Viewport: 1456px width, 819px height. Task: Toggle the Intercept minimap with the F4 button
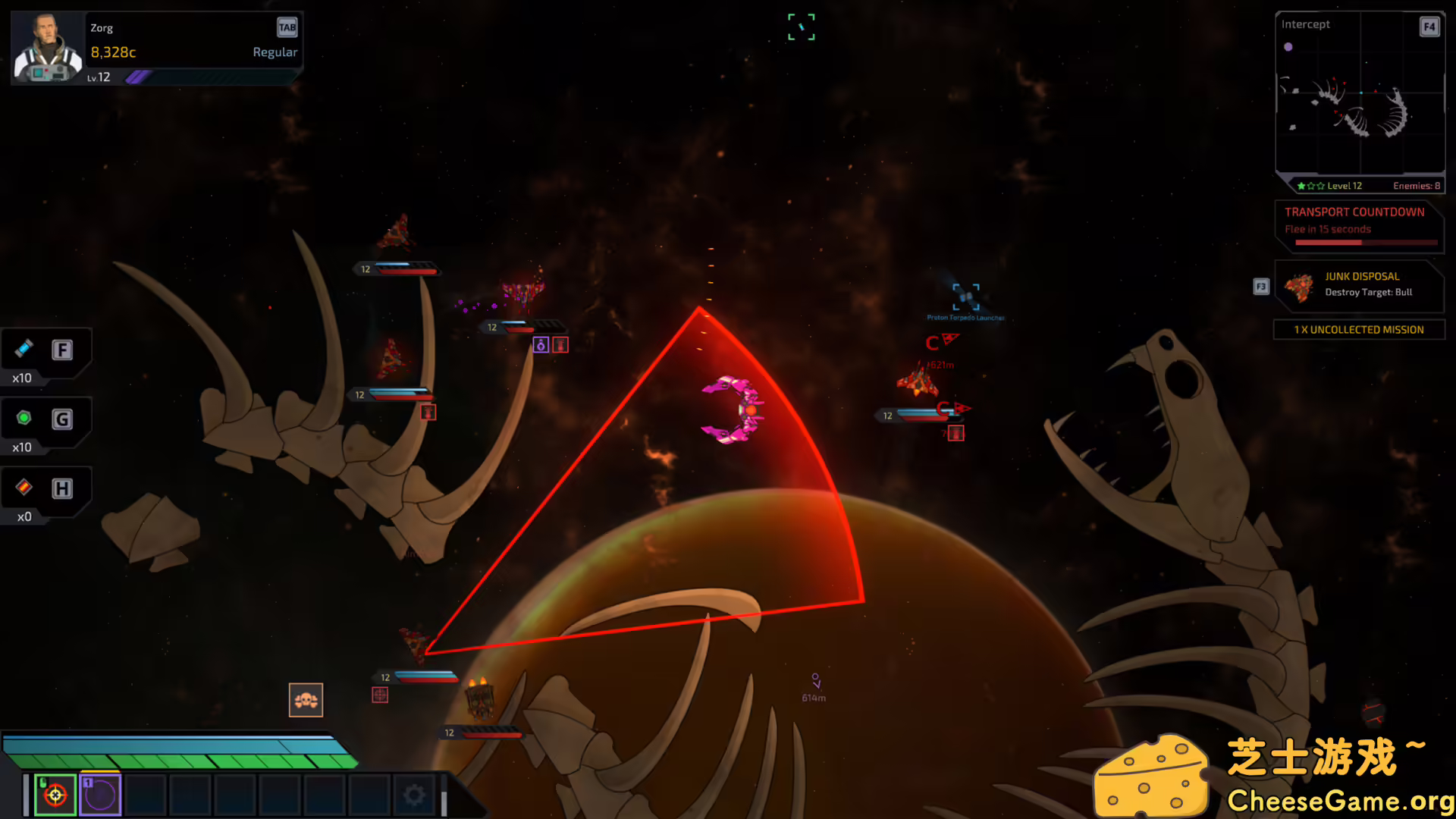(1429, 27)
